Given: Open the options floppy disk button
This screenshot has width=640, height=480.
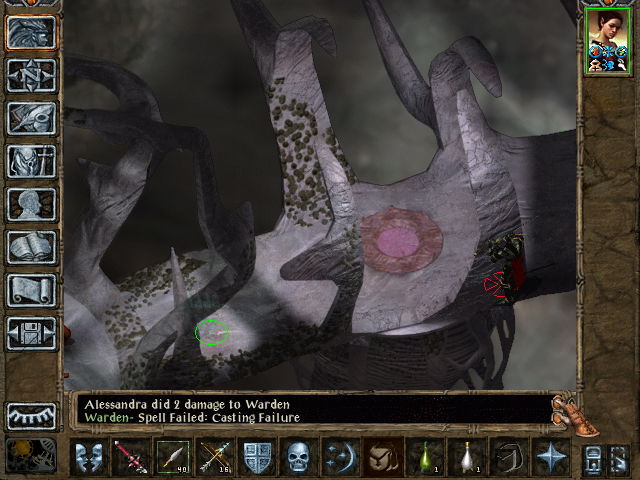Looking at the screenshot, I should tap(31, 333).
